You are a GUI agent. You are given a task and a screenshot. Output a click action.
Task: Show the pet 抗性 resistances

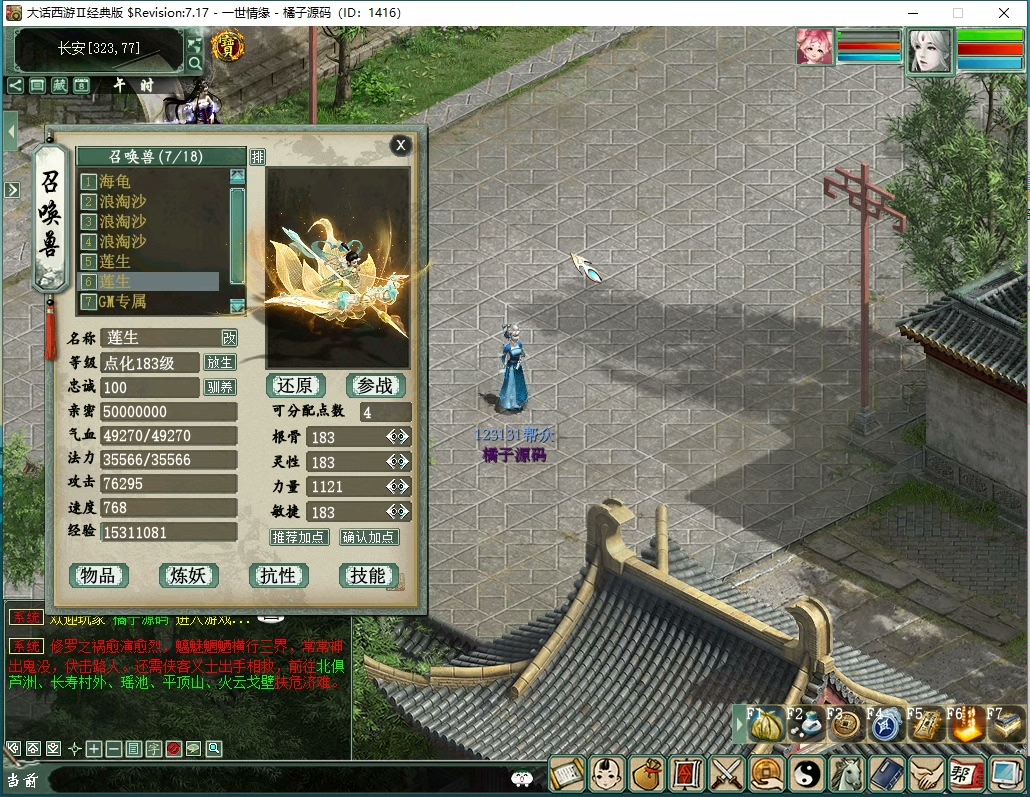tap(278, 575)
